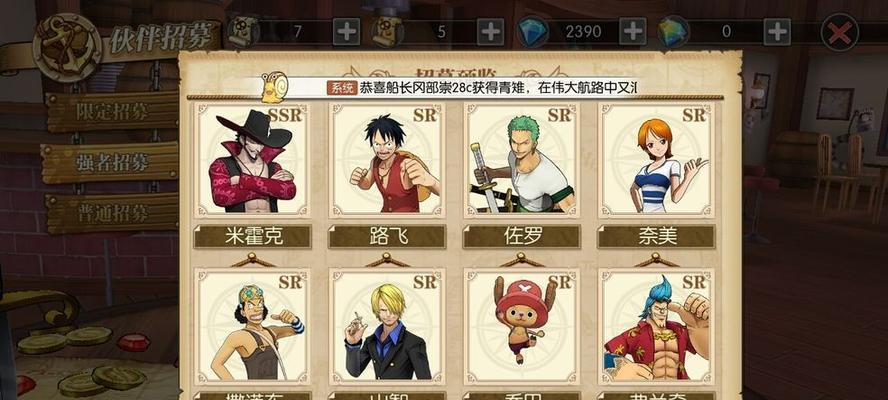The image size is (888, 400).
Task: Open the blond Sanji card in the black suit
Action: 386,325
